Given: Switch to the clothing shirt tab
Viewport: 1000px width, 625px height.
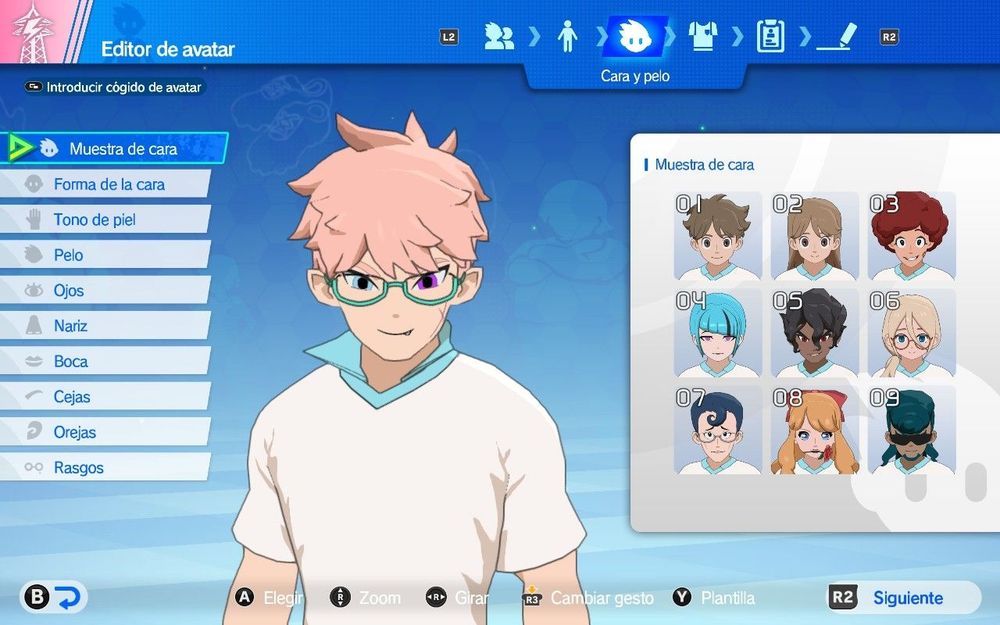Looking at the screenshot, I should click(x=703, y=37).
